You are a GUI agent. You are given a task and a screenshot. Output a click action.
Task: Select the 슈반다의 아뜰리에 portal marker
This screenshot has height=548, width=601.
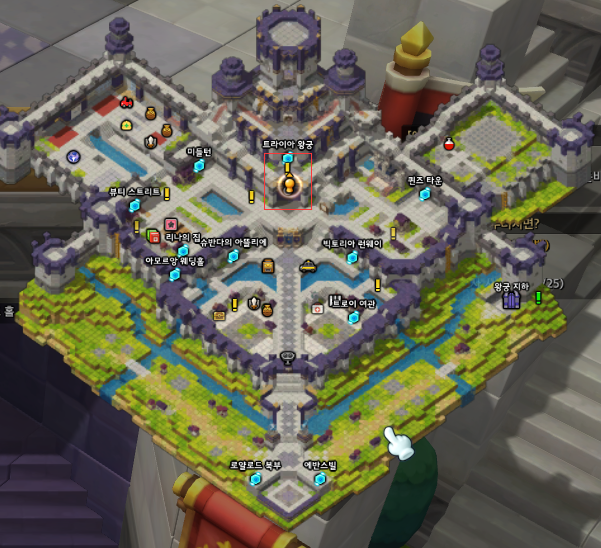tap(233, 256)
